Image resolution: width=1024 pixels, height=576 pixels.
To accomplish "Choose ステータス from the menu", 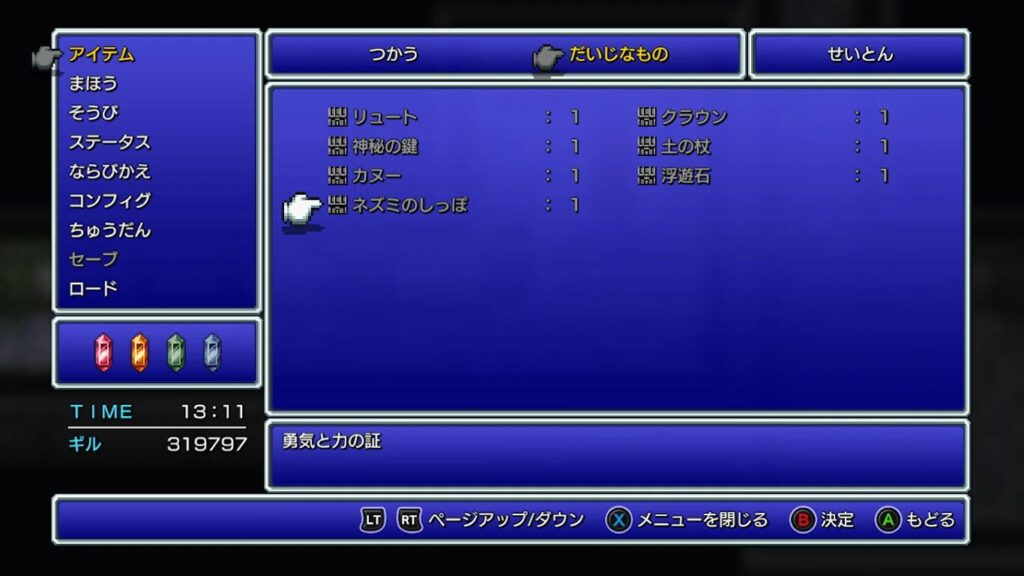I will 109,142.
